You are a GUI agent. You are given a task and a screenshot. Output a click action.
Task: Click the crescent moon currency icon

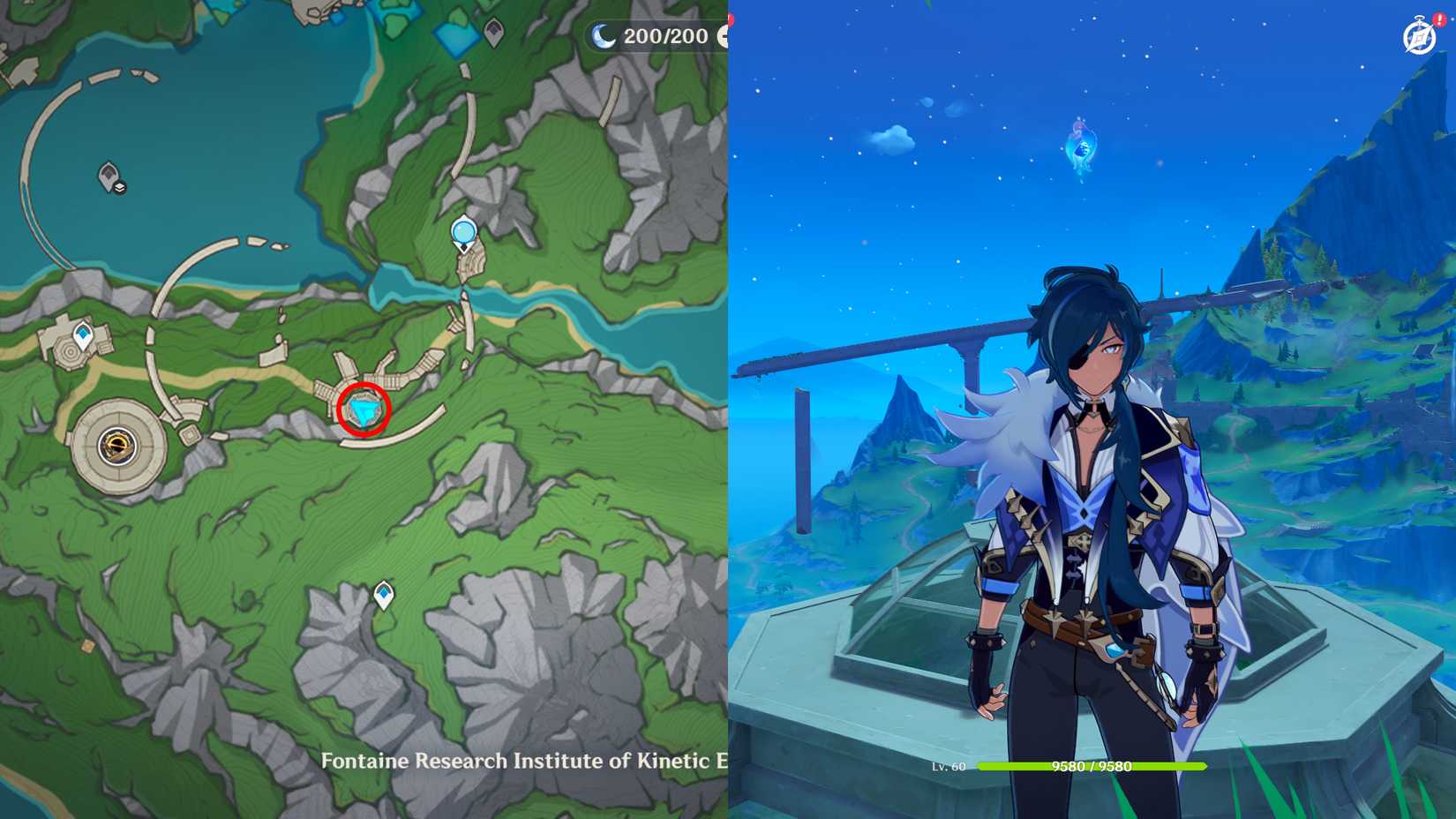tap(603, 36)
